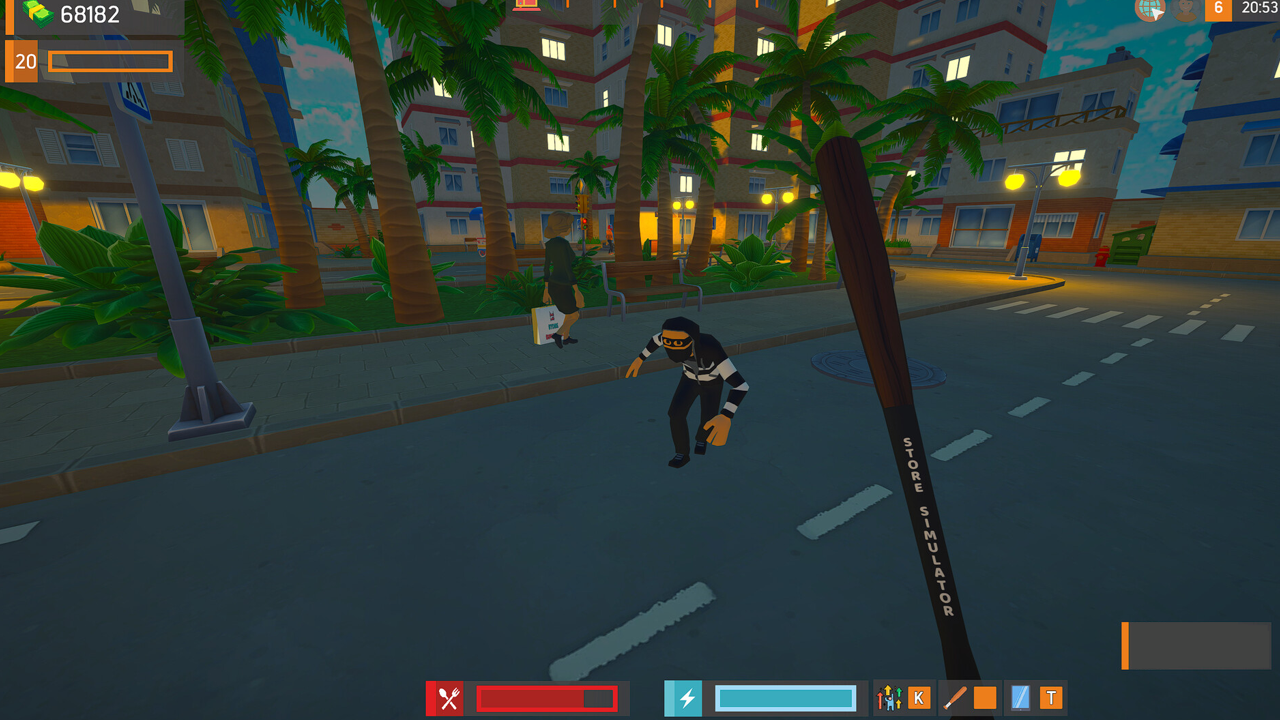The height and width of the screenshot is (720, 1280).
Task: Open the skills upgrade icon with arrows
Action: 888,697
